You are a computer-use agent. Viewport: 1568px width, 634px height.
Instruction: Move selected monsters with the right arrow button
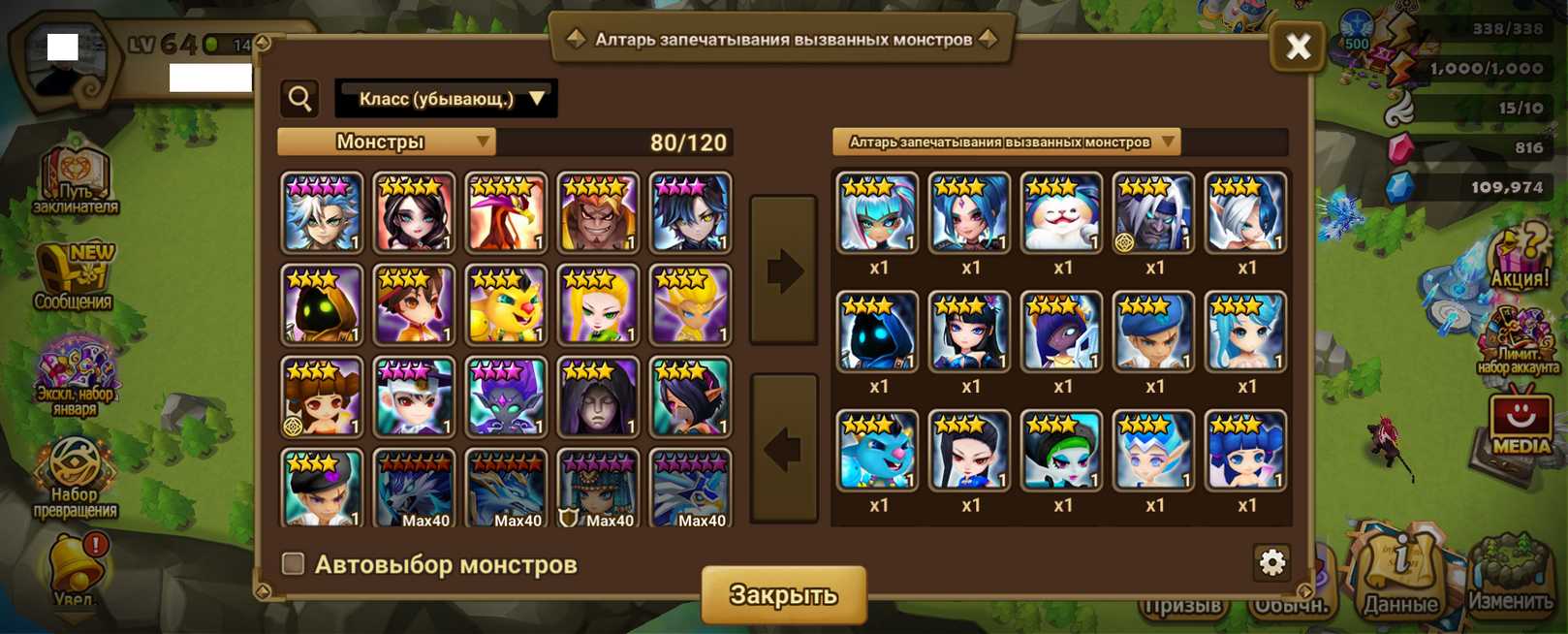(783, 270)
